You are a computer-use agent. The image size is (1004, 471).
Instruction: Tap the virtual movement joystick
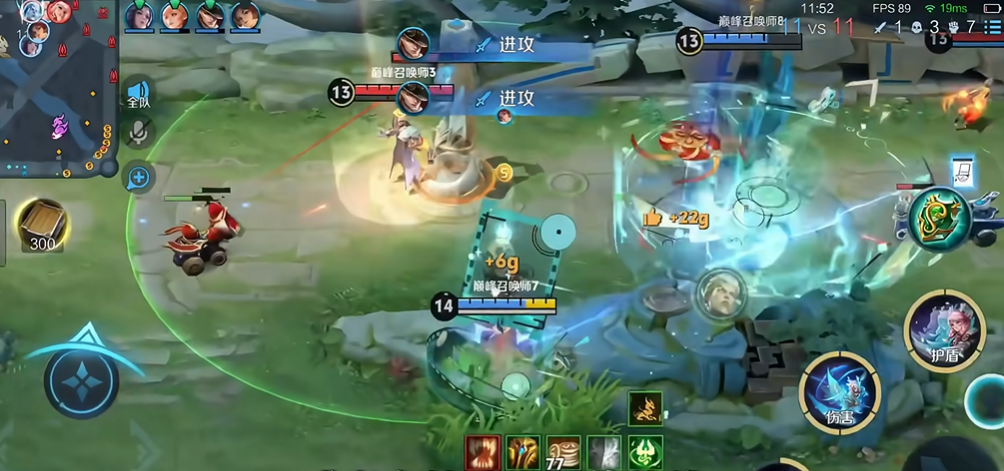pos(81,381)
